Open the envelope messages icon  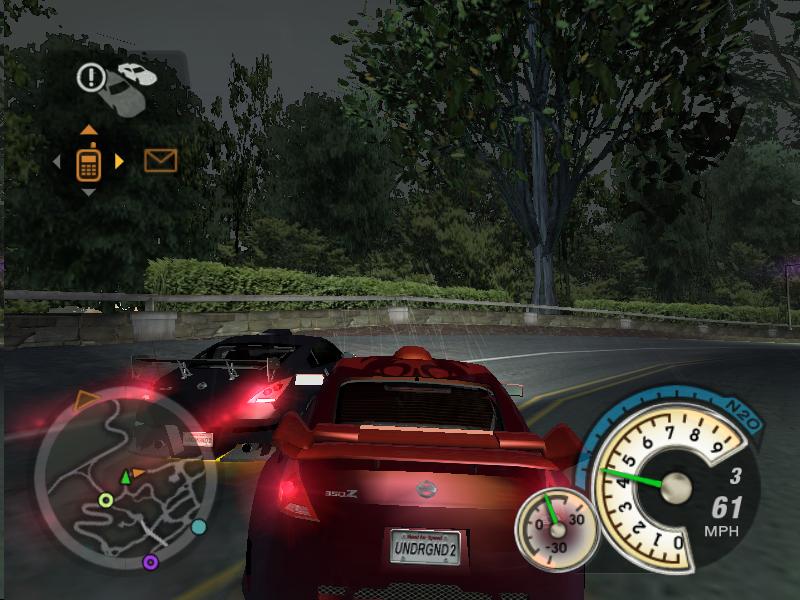click(160, 160)
